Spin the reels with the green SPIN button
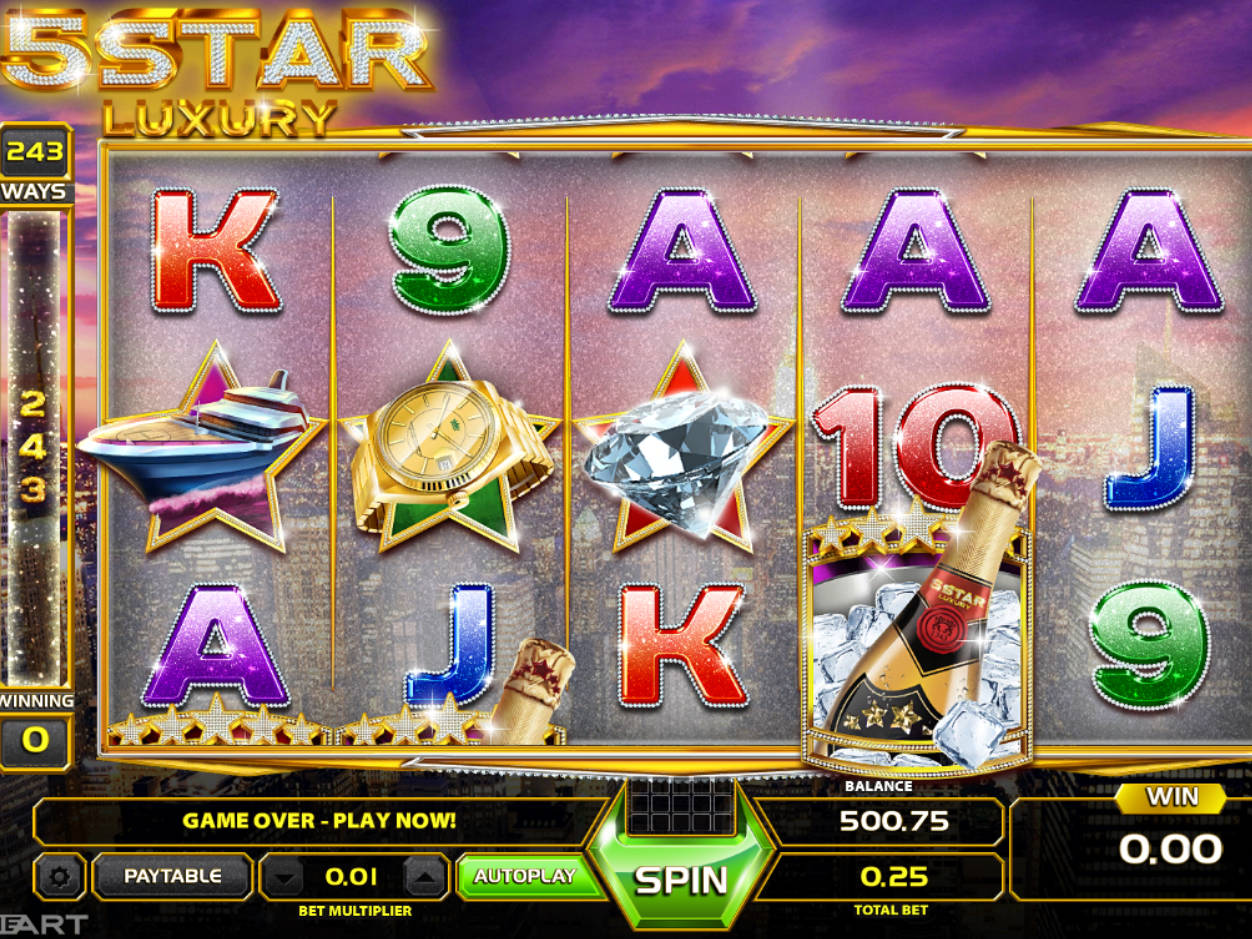Image resolution: width=1252 pixels, height=939 pixels. point(681,879)
